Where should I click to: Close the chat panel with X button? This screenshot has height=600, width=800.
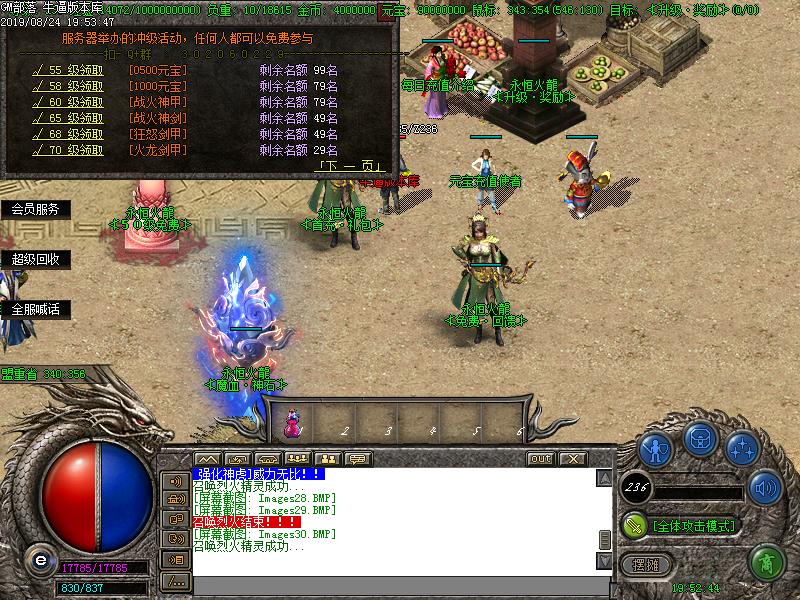coord(572,458)
